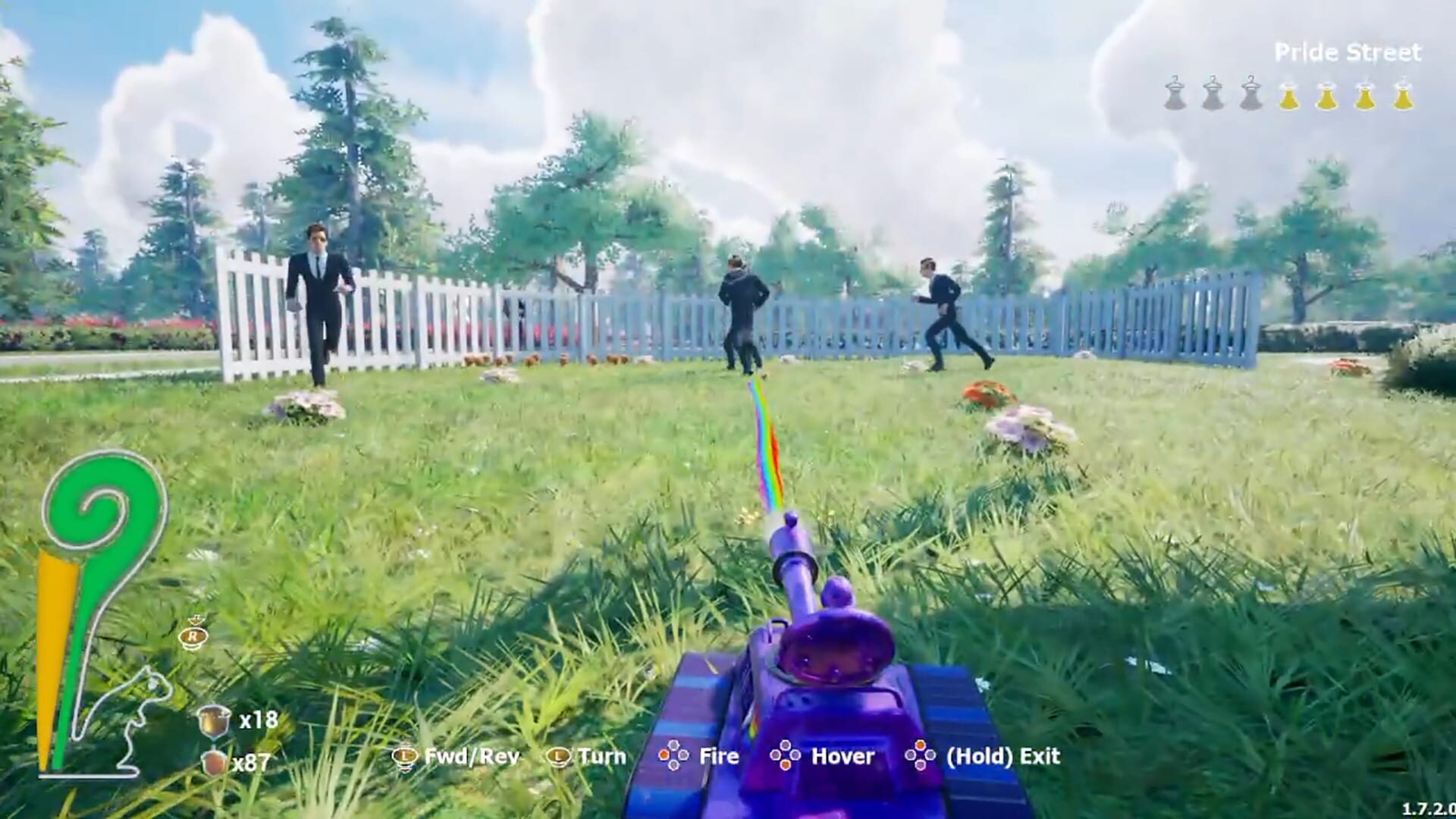The height and width of the screenshot is (819, 1456).
Task: Click the brown acorn x87 ammo icon
Action: coord(213,761)
